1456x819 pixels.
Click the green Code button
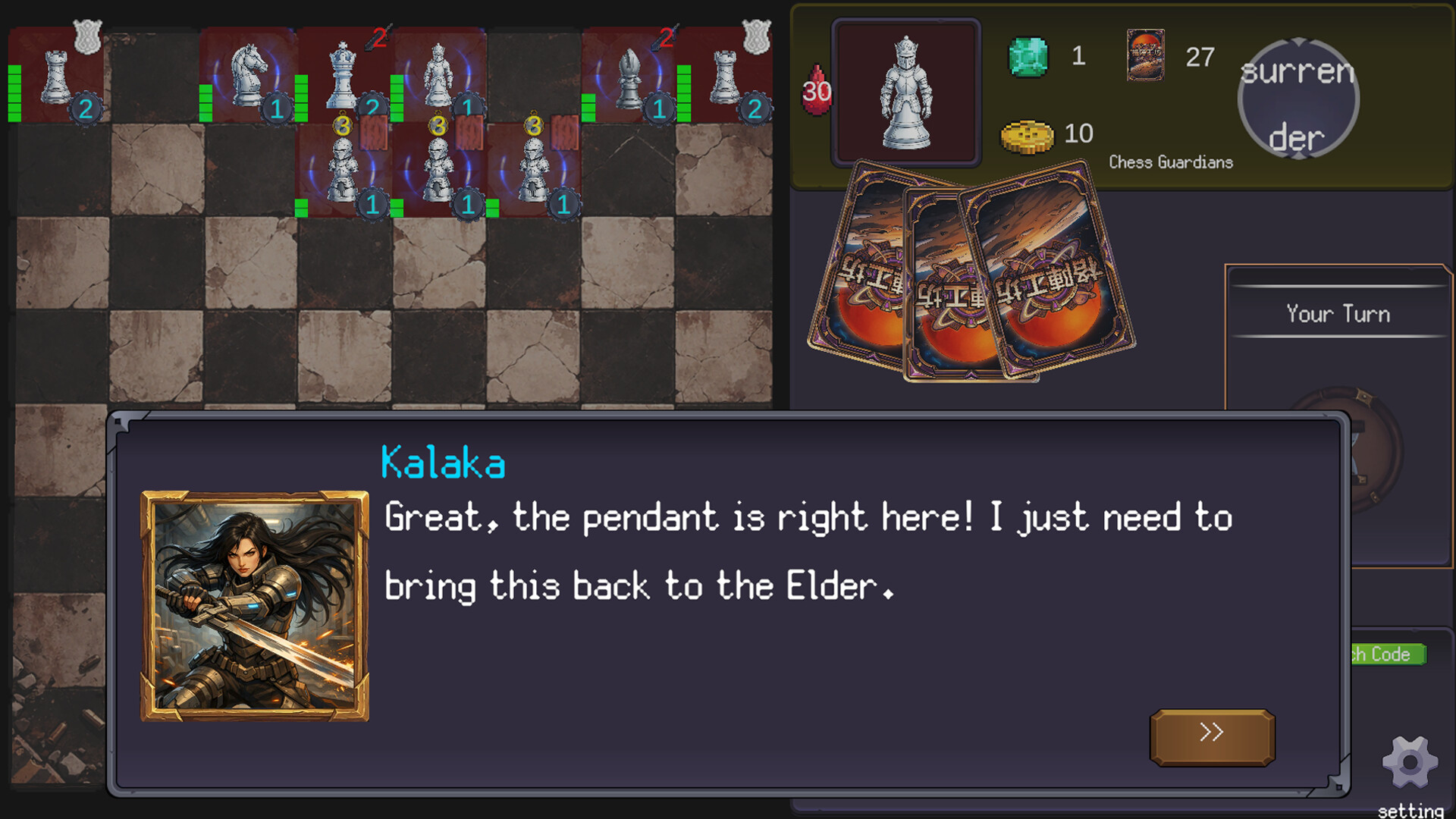tap(1388, 654)
